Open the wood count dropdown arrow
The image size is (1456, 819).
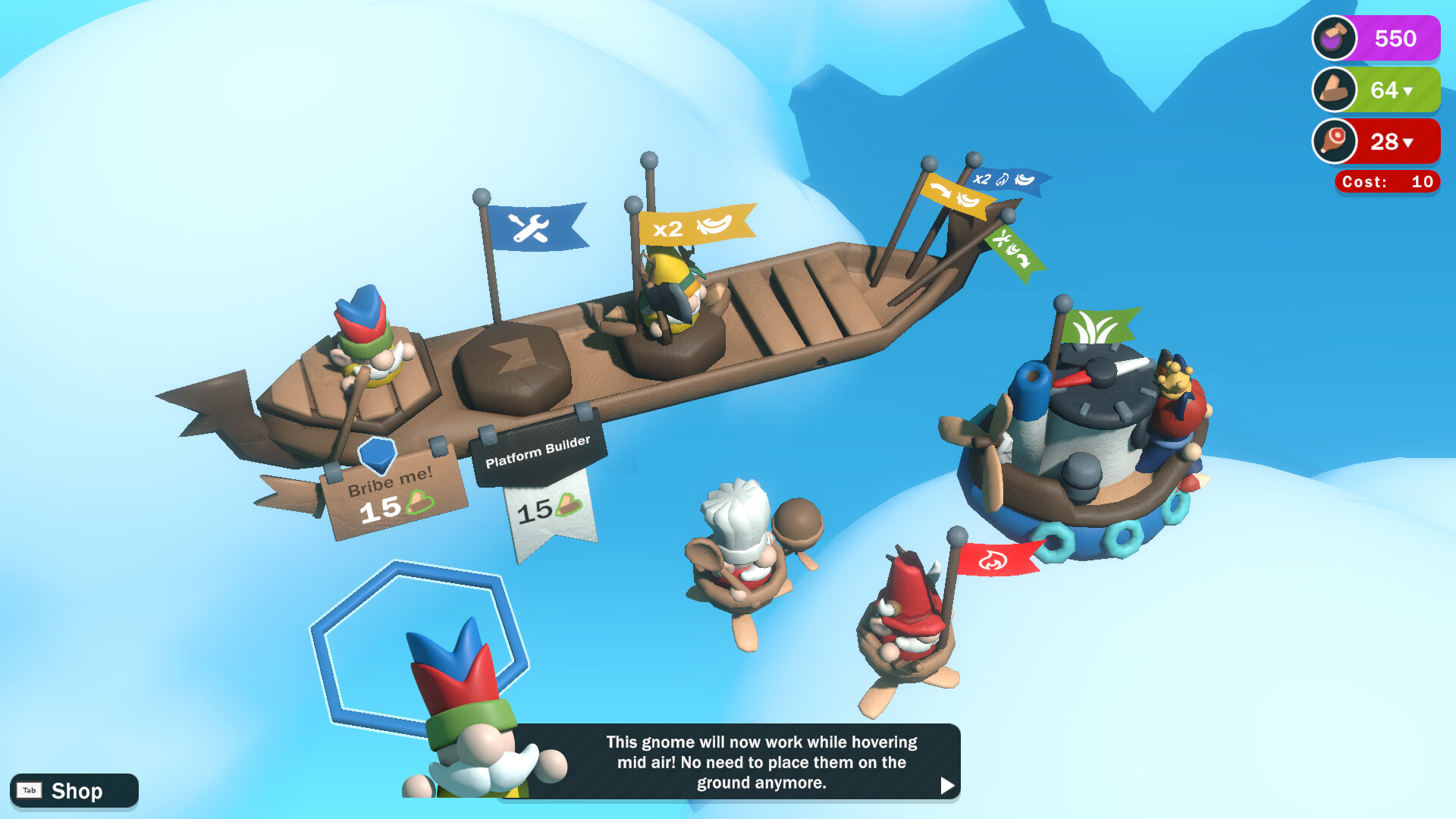click(1410, 91)
